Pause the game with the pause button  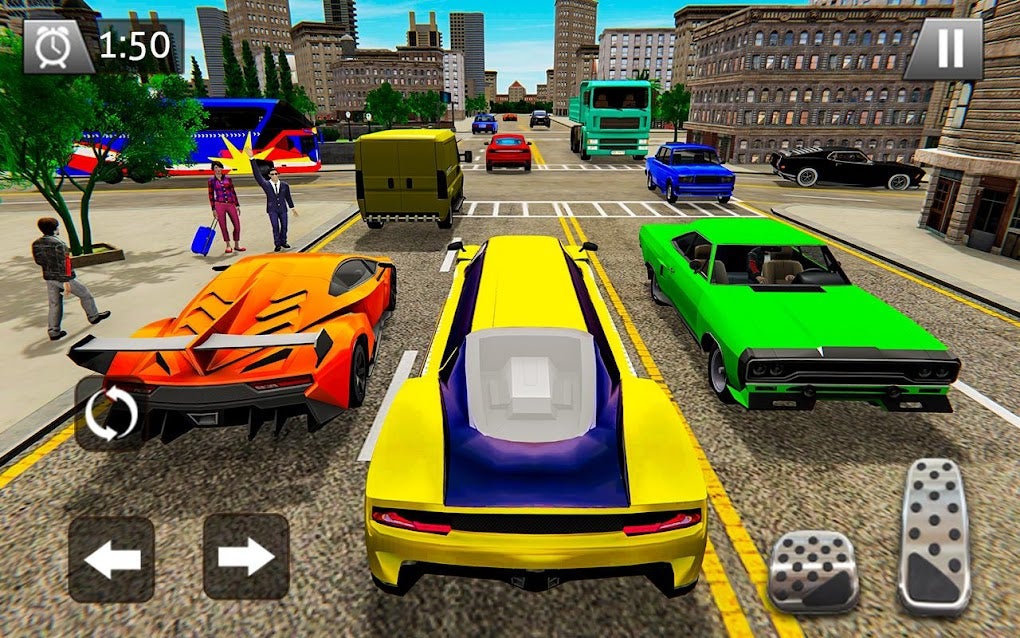[x=943, y=47]
